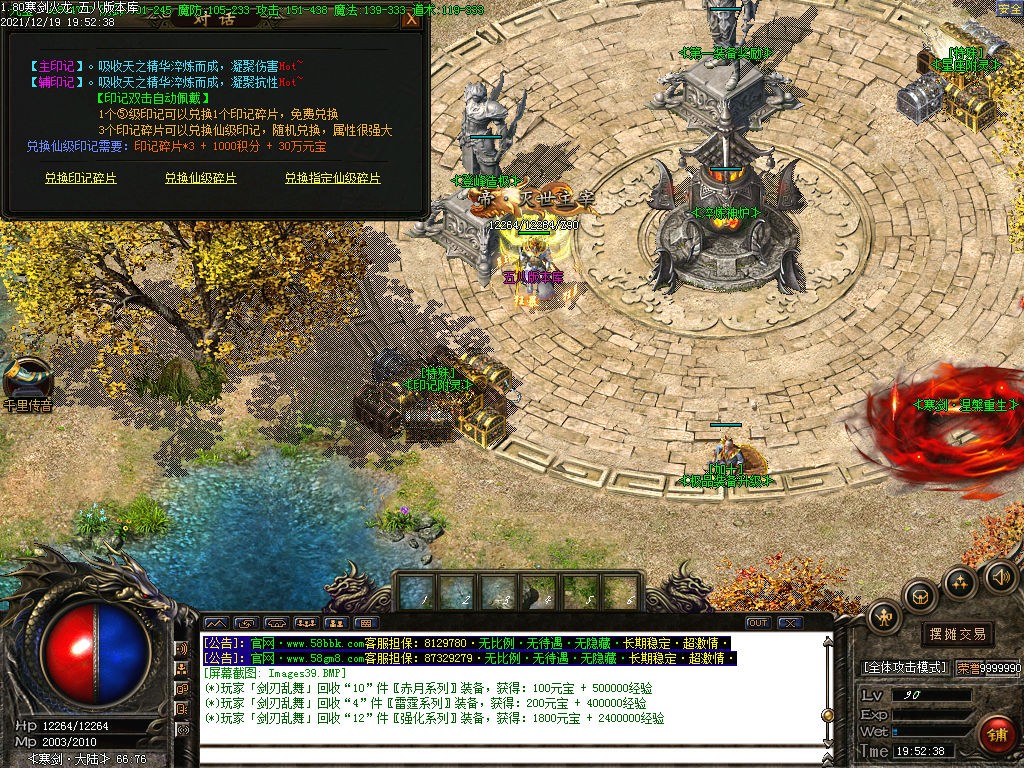This screenshot has width=1024, height=768.
Task: Click the 摆摊交易 button
Action: click(x=957, y=633)
